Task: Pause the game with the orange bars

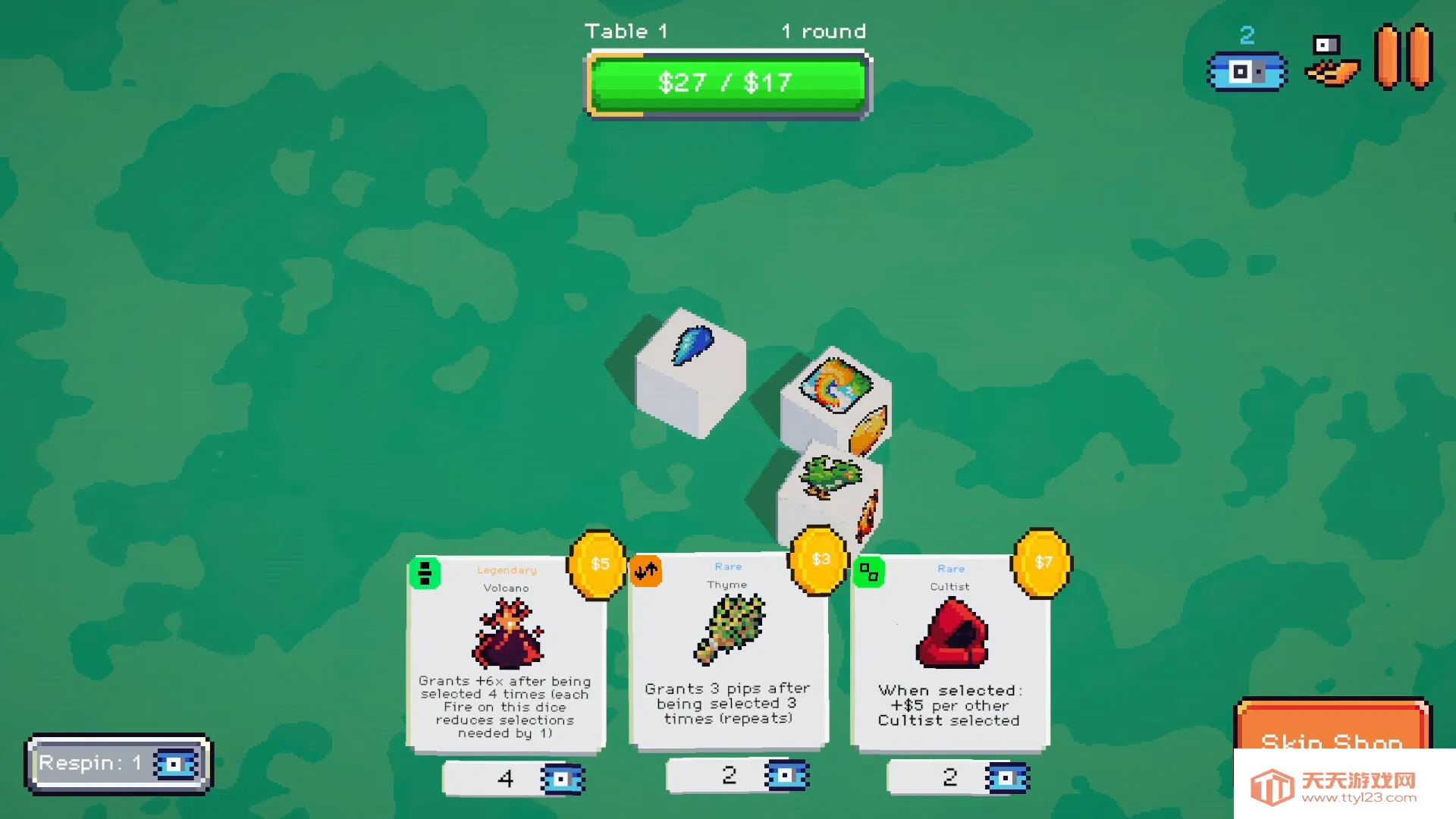Action: [1403, 57]
